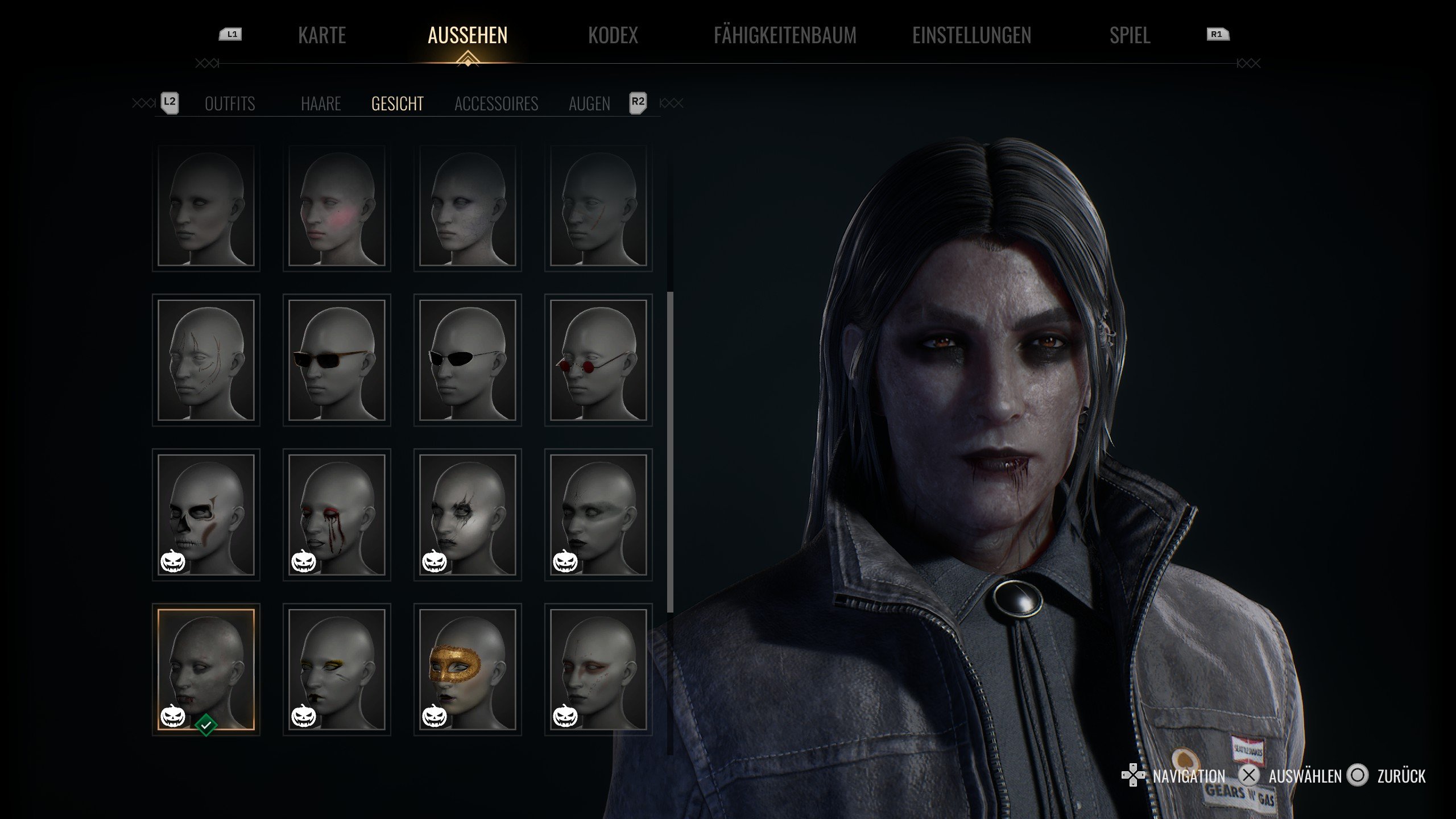This screenshot has width=1456, height=819.
Task: Select the Spiel tab
Action: (x=1130, y=35)
